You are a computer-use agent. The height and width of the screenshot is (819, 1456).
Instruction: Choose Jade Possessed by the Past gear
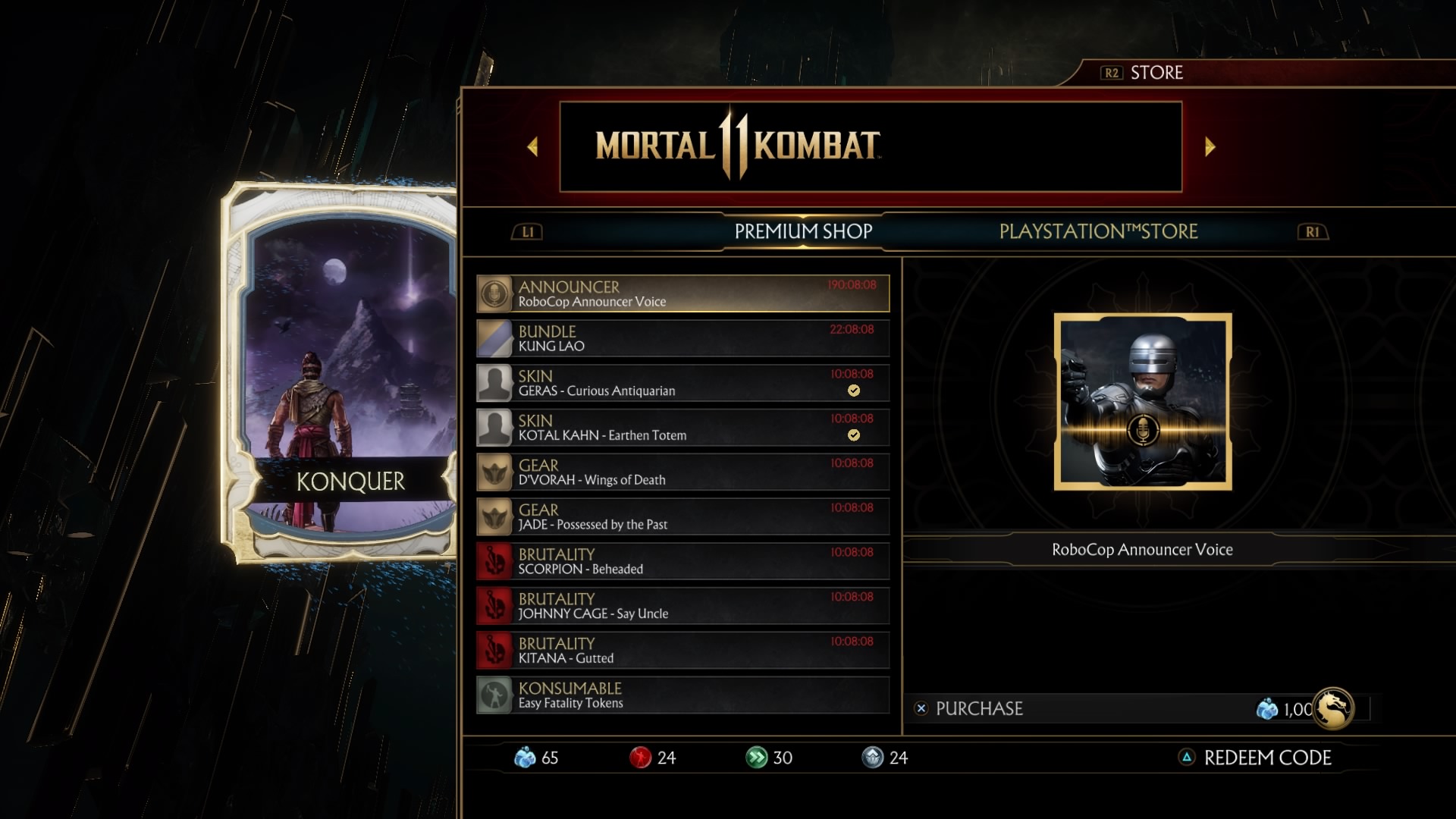pyautogui.click(x=682, y=517)
